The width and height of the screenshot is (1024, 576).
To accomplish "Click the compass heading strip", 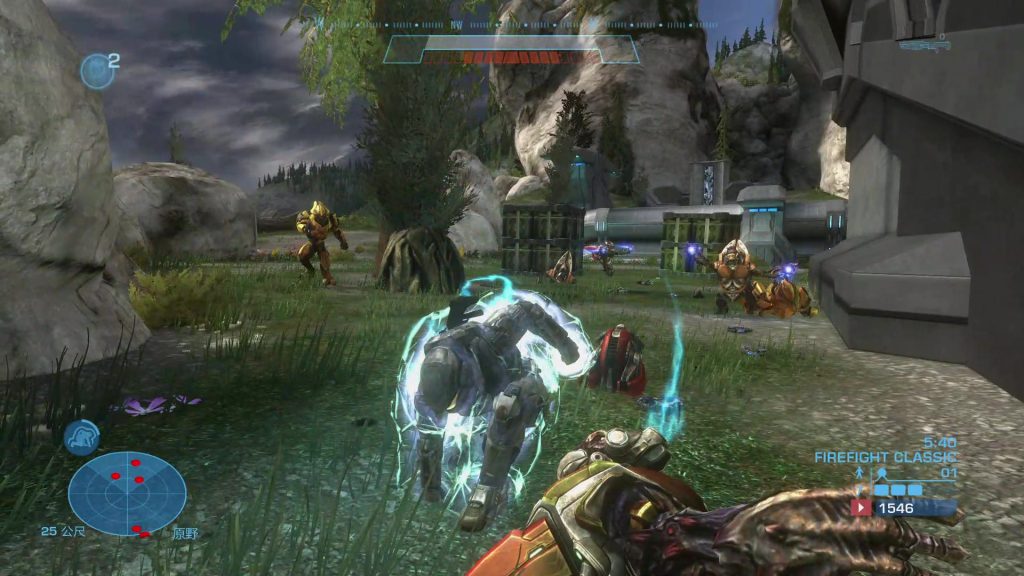I will click(510, 24).
